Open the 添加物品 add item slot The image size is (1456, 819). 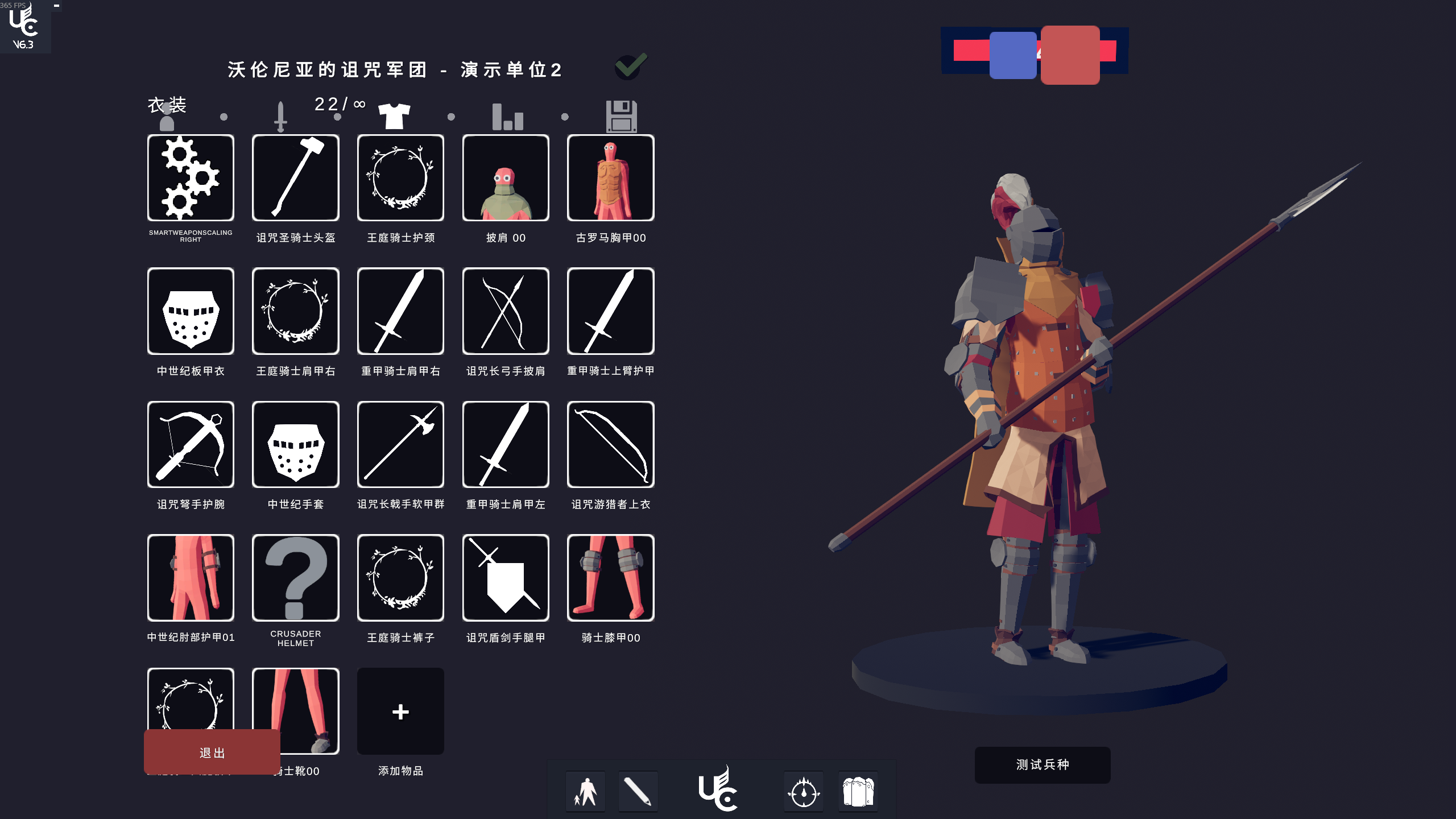point(400,712)
